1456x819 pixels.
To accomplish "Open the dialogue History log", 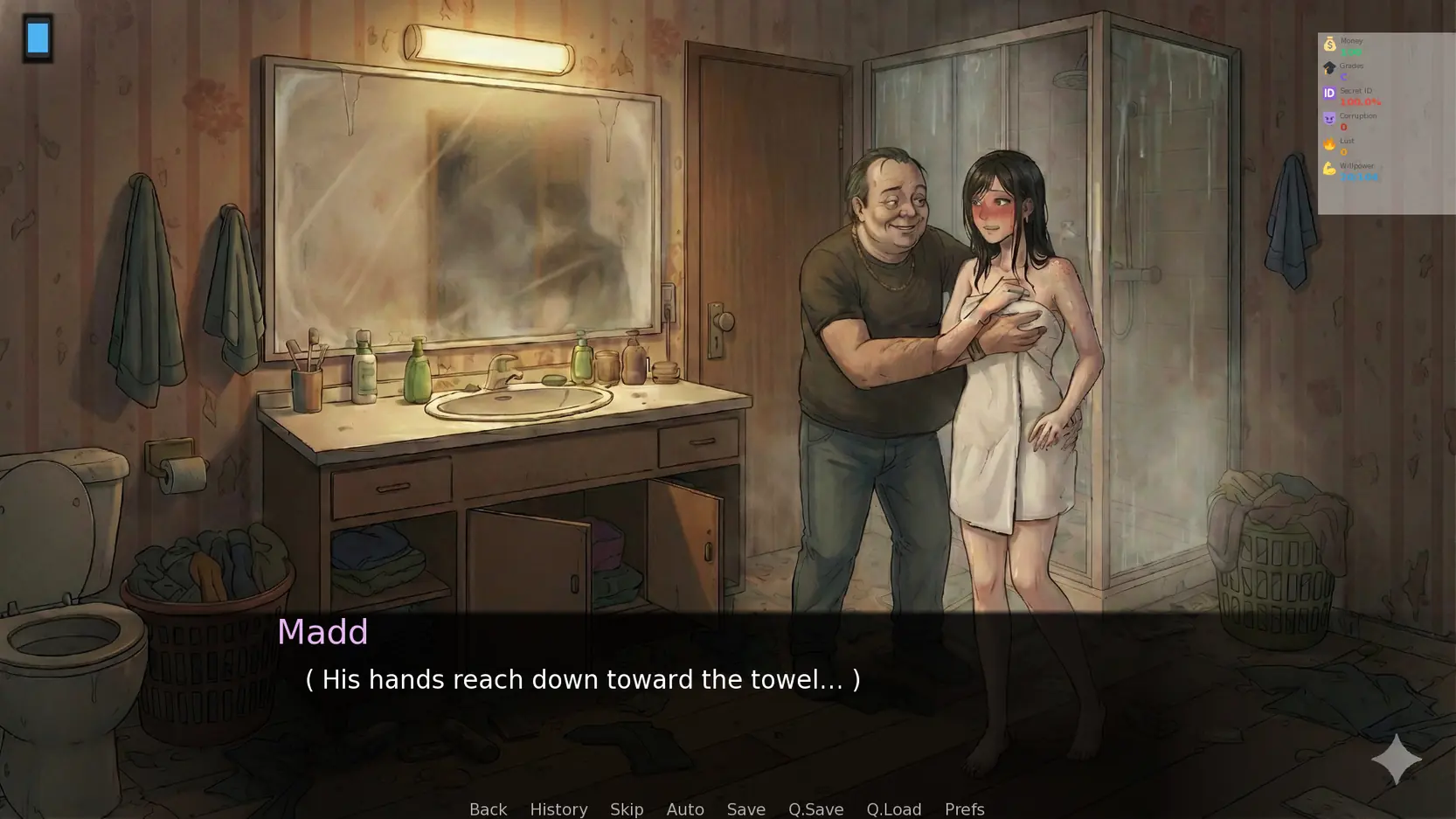I will (558, 809).
